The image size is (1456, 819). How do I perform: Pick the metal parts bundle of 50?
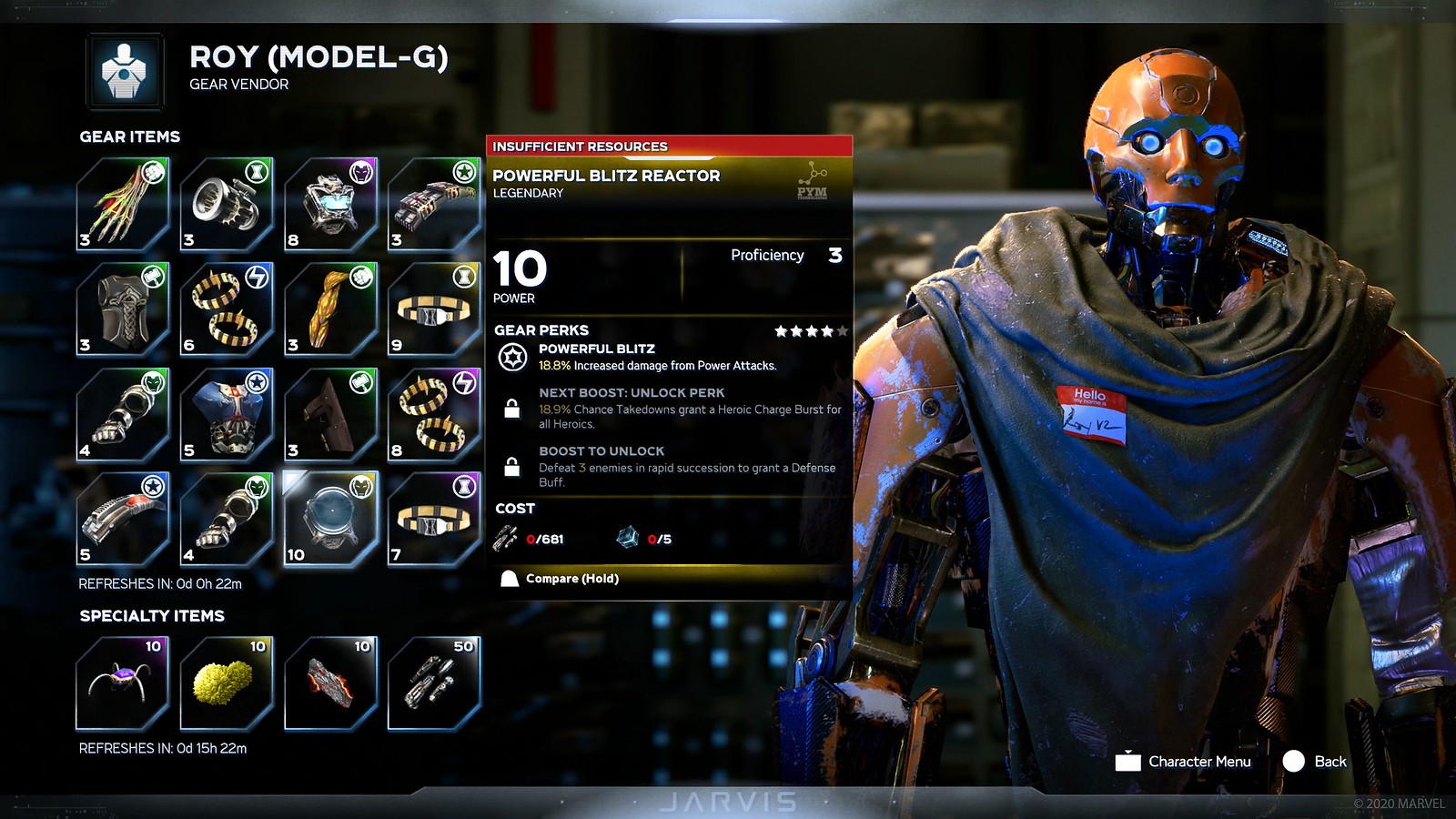pos(434,682)
